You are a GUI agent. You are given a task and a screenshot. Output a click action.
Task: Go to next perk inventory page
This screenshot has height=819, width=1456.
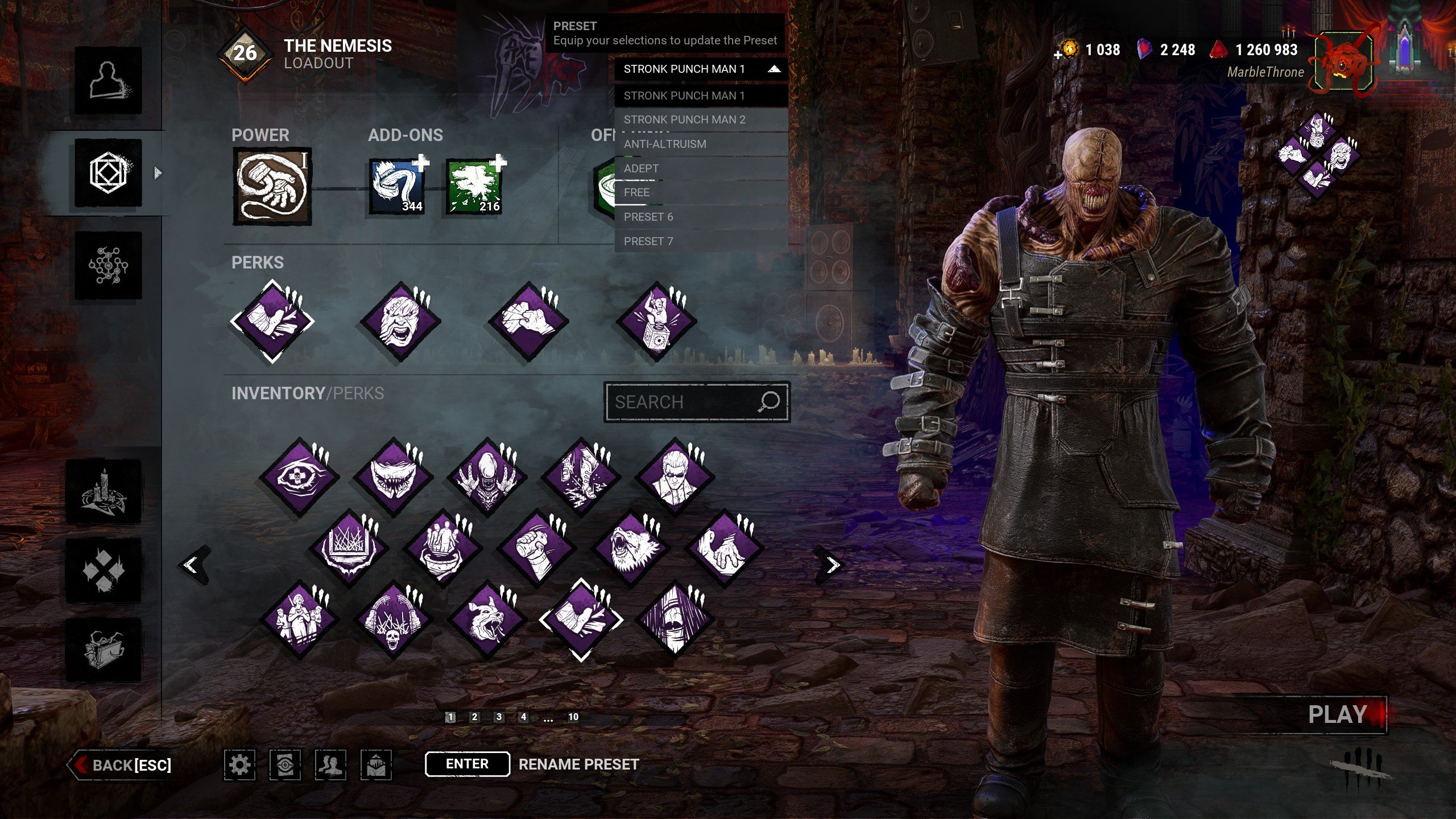click(x=832, y=565)
